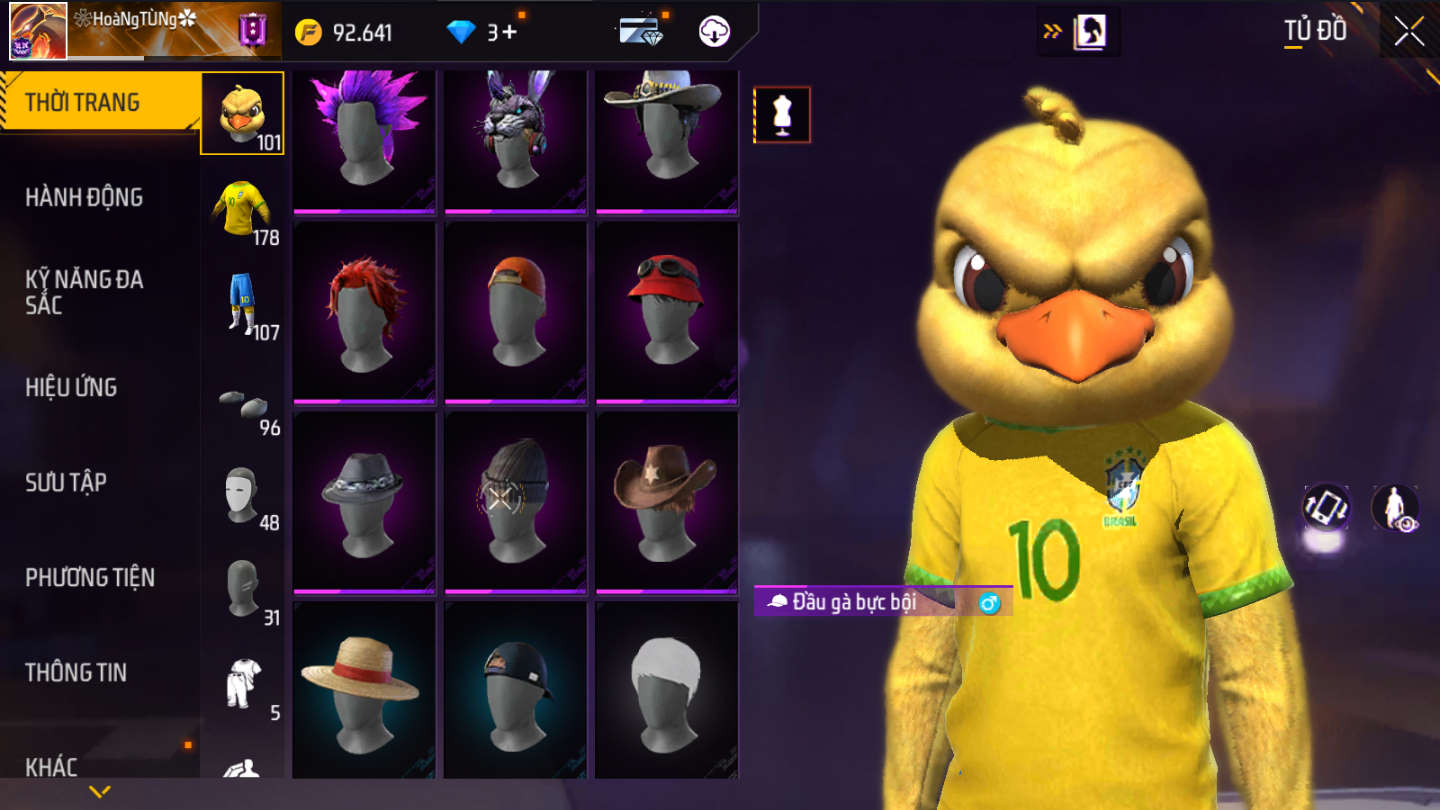This screenshot has width=1440, height=810.
Task: Pick the brown cowboy hat with star
Action: [x=666, y=500]
